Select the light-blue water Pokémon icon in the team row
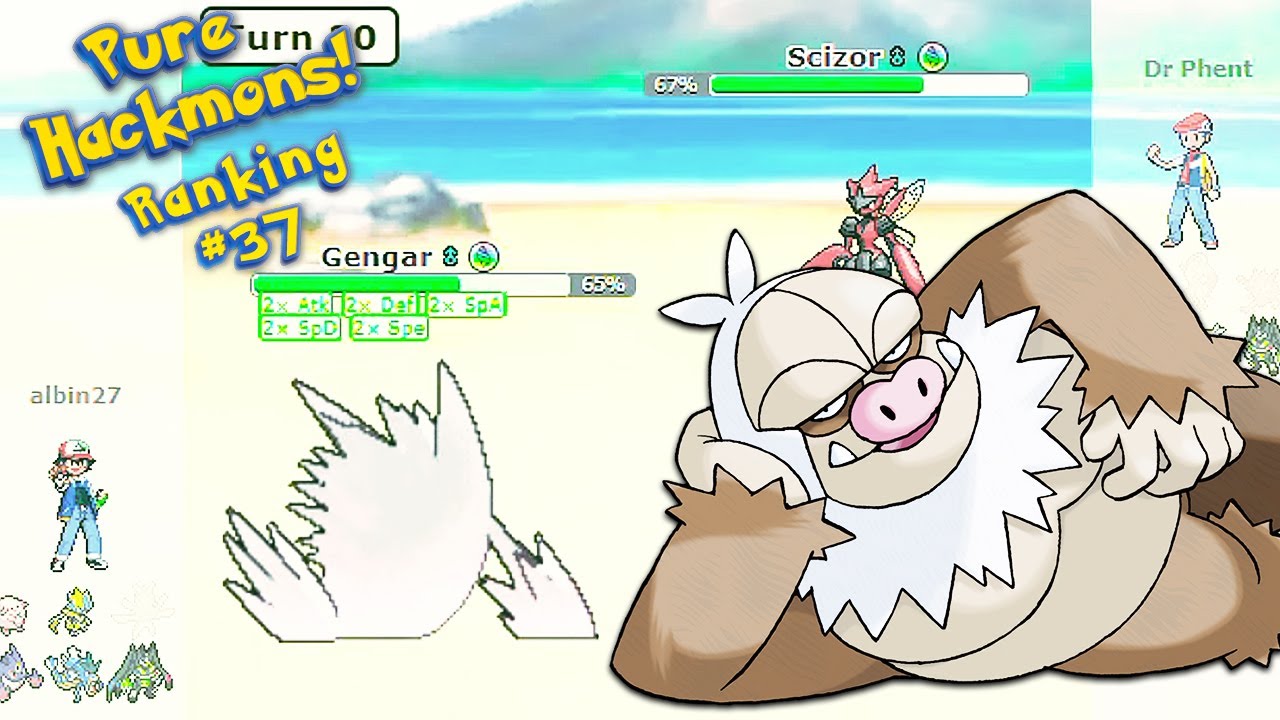 pos(74,673)
